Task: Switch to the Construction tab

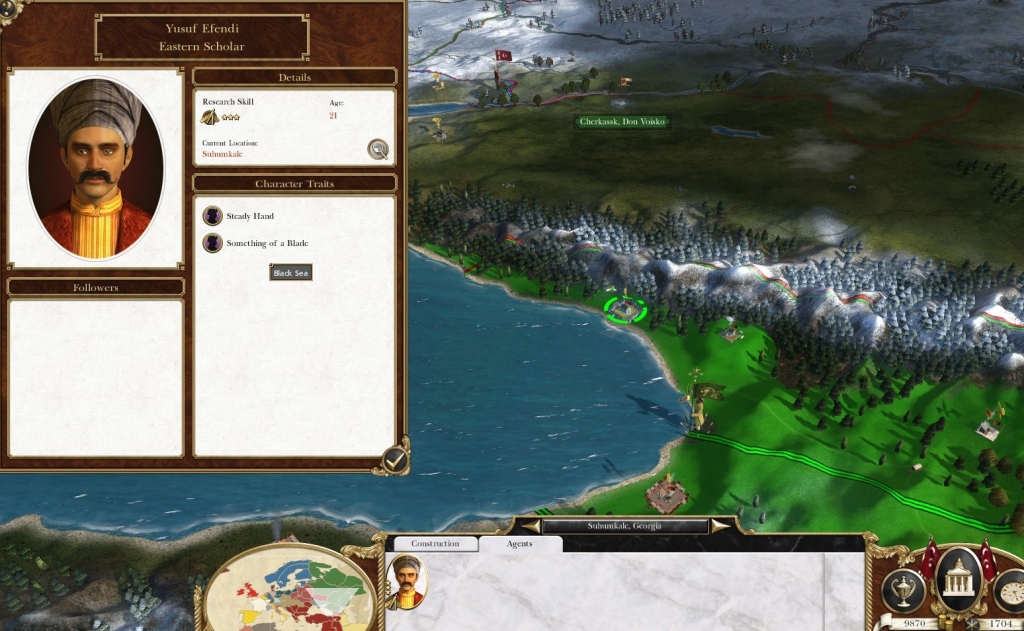Action: click(x=435, y=544)
